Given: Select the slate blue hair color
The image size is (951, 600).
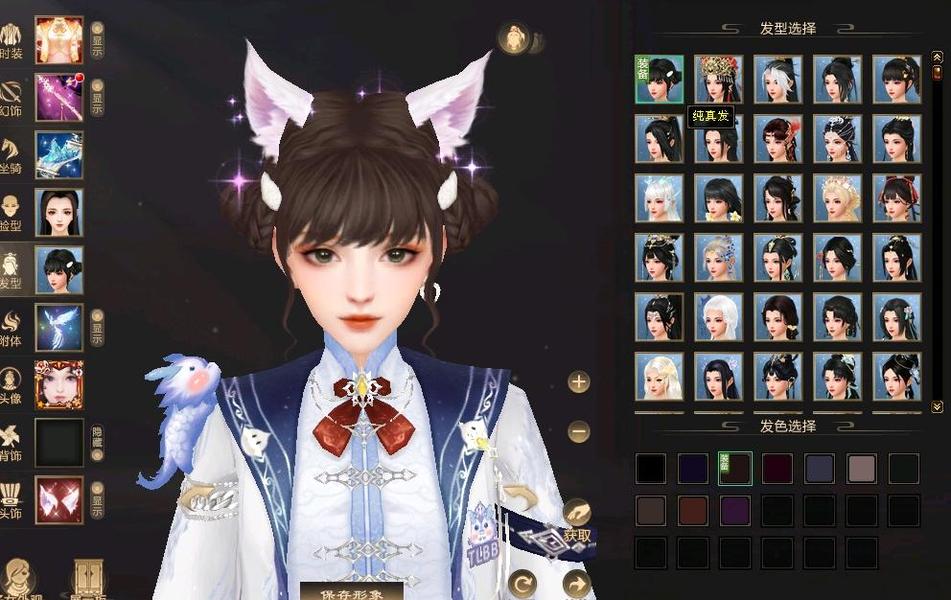Looking at the screenshot, I should [819, 468].
